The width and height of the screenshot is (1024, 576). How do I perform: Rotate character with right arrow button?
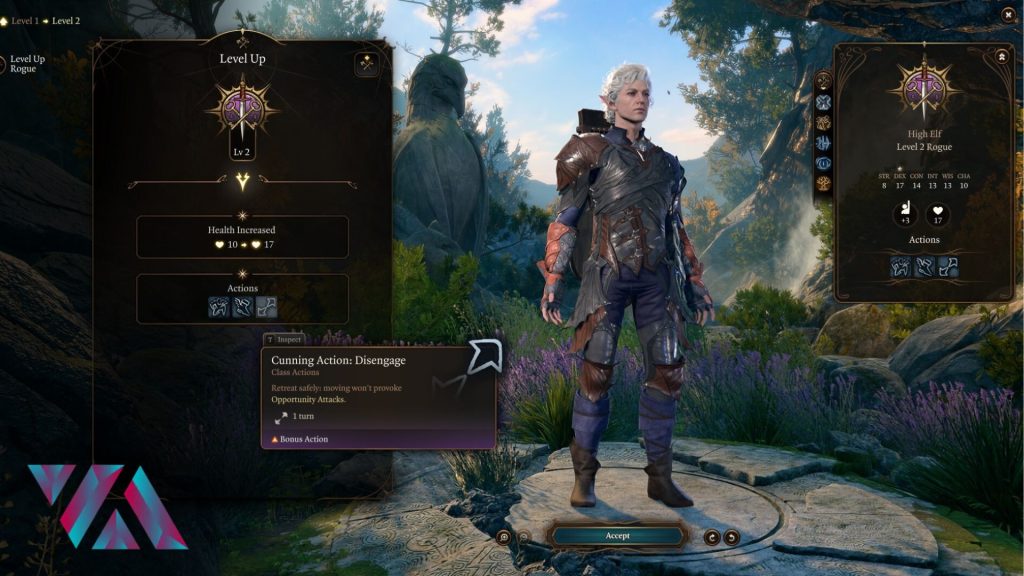[732, 537]
